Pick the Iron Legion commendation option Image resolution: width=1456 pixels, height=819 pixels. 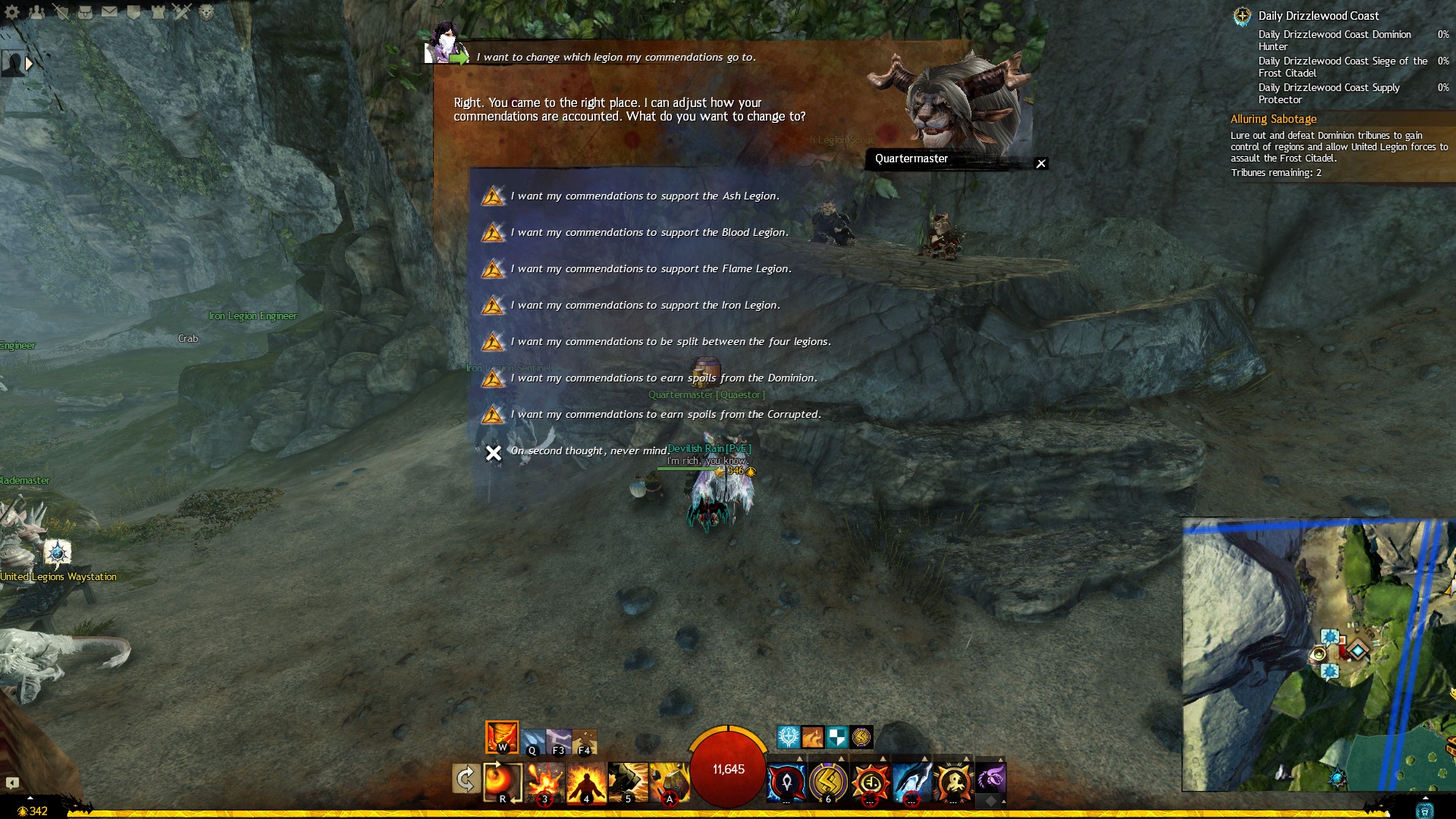coord(645,306)
